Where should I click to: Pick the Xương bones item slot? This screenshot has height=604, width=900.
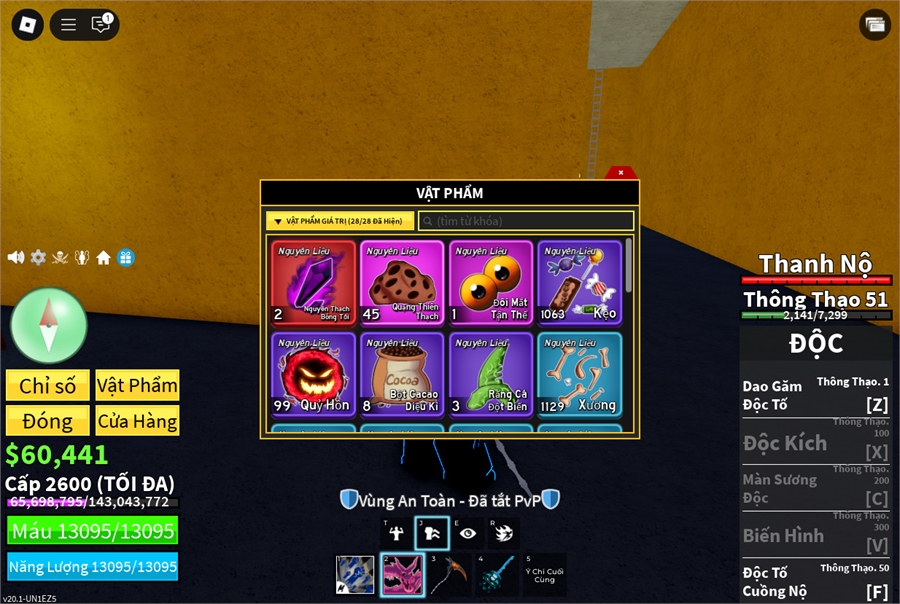point(579,375)
